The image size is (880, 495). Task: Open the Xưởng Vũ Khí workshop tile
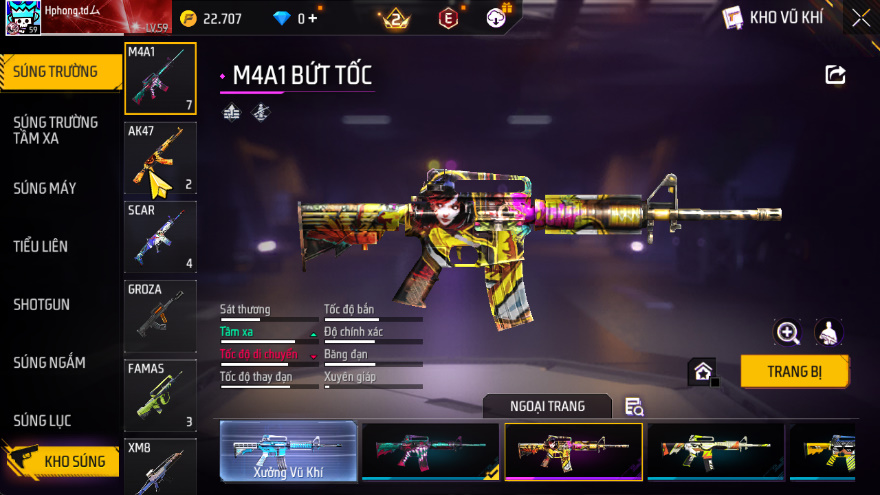coord(288,452)
